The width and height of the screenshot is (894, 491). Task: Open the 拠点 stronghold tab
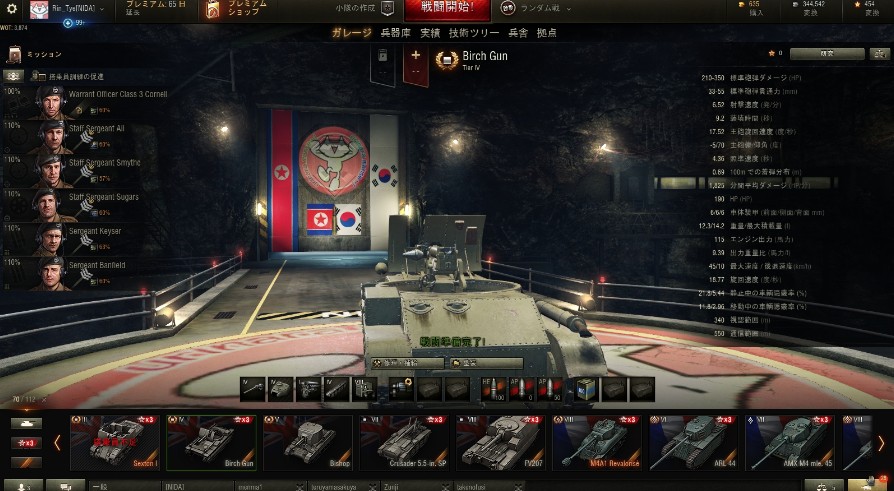tap(547, 33)
